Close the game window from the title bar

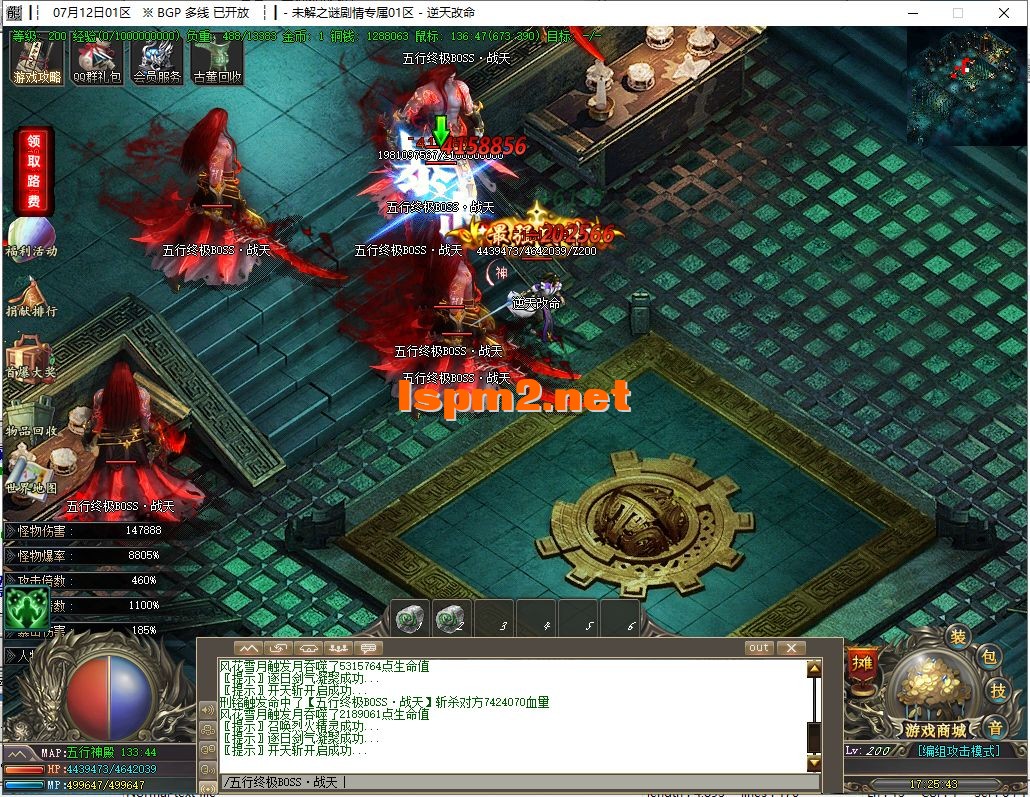pyautogui.click(x=1003, y=13)
